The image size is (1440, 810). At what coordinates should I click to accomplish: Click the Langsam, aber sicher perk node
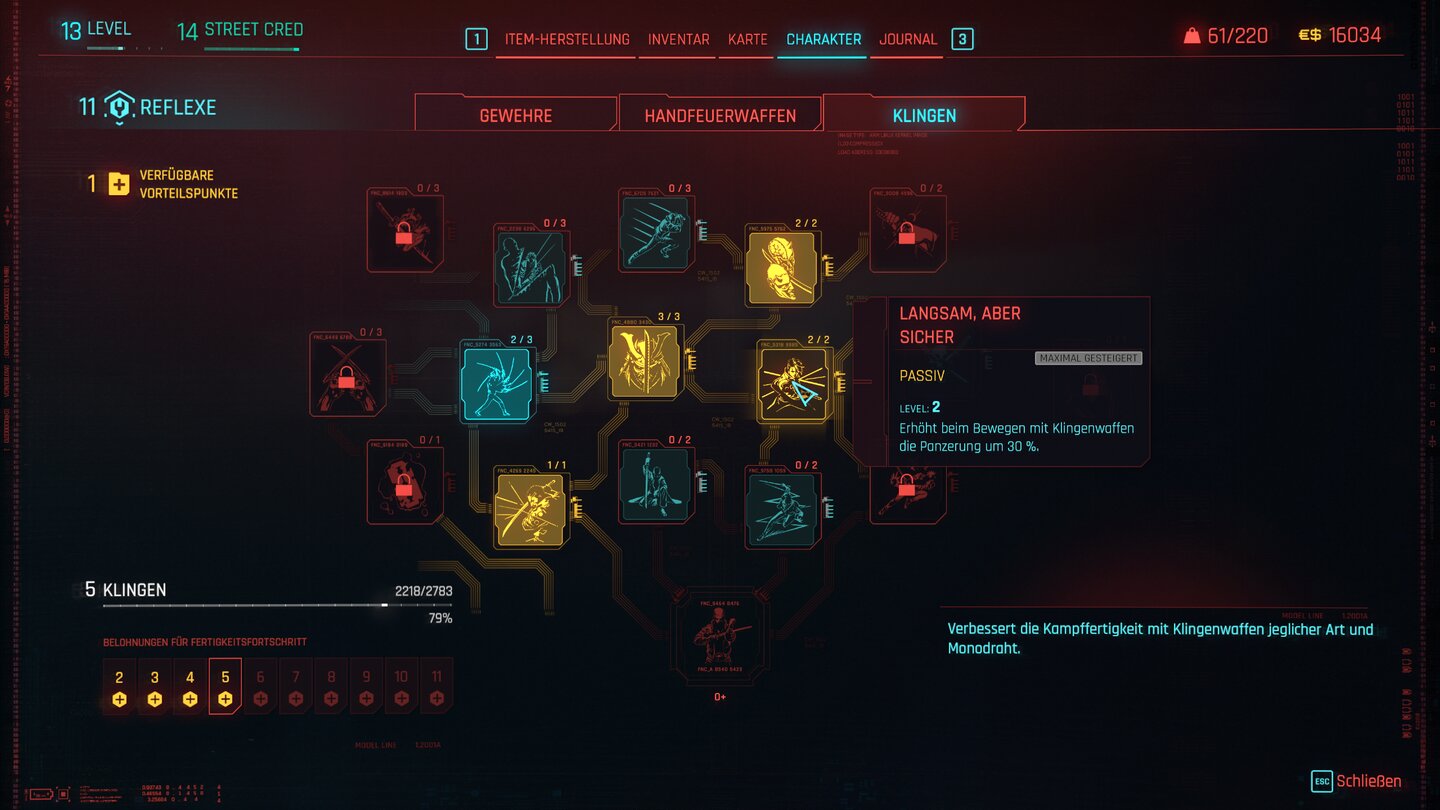pos(793,383)
